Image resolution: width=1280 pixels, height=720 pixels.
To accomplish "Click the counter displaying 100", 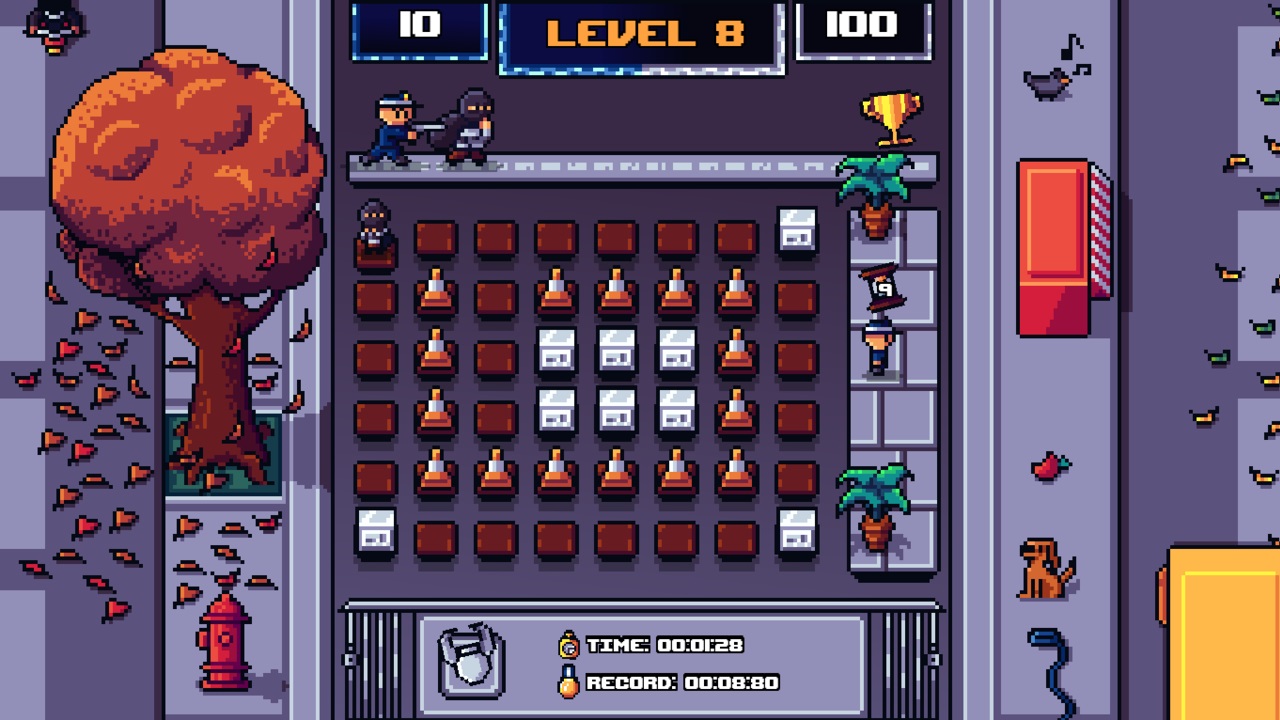I will click(862, 26).
